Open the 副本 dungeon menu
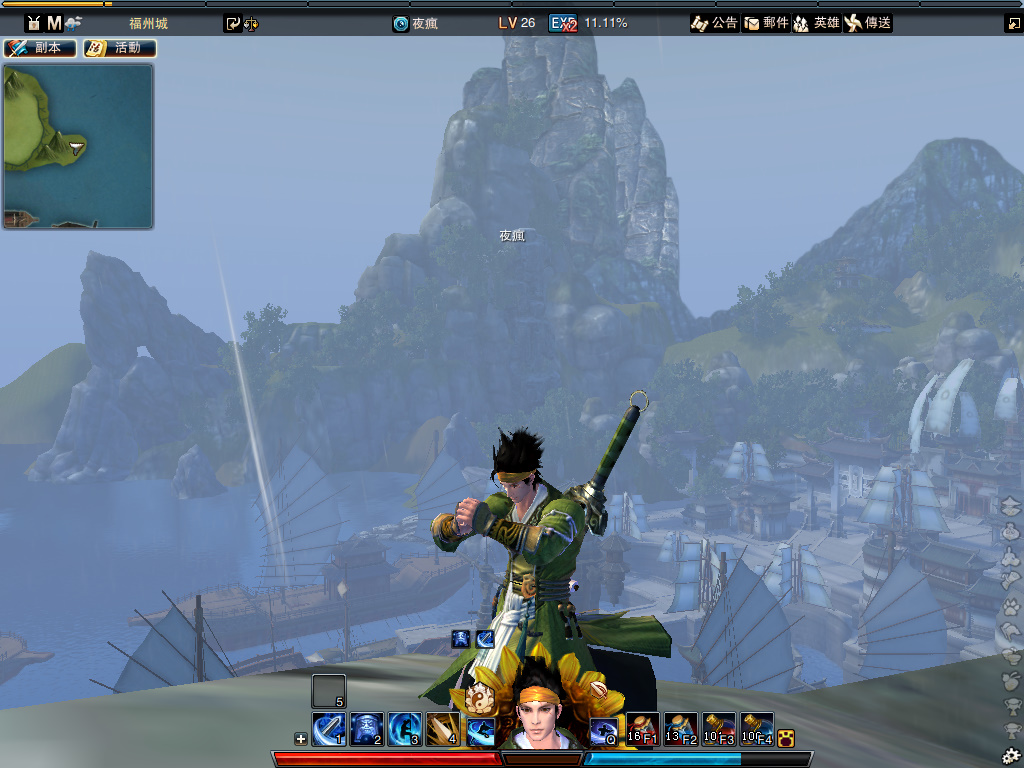Image resolution: width=1024 pixels, height=768 pixels. click(x=41, y=48)
